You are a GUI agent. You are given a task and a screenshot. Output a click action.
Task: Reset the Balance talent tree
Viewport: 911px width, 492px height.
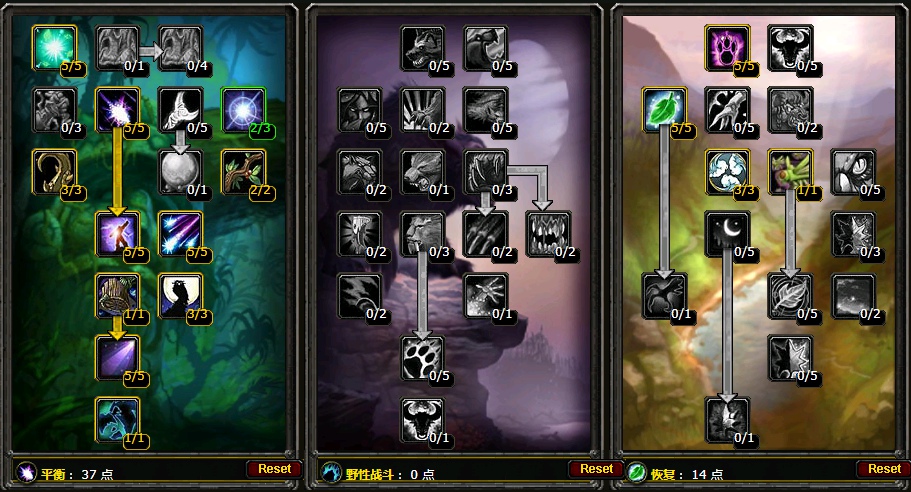274,468
